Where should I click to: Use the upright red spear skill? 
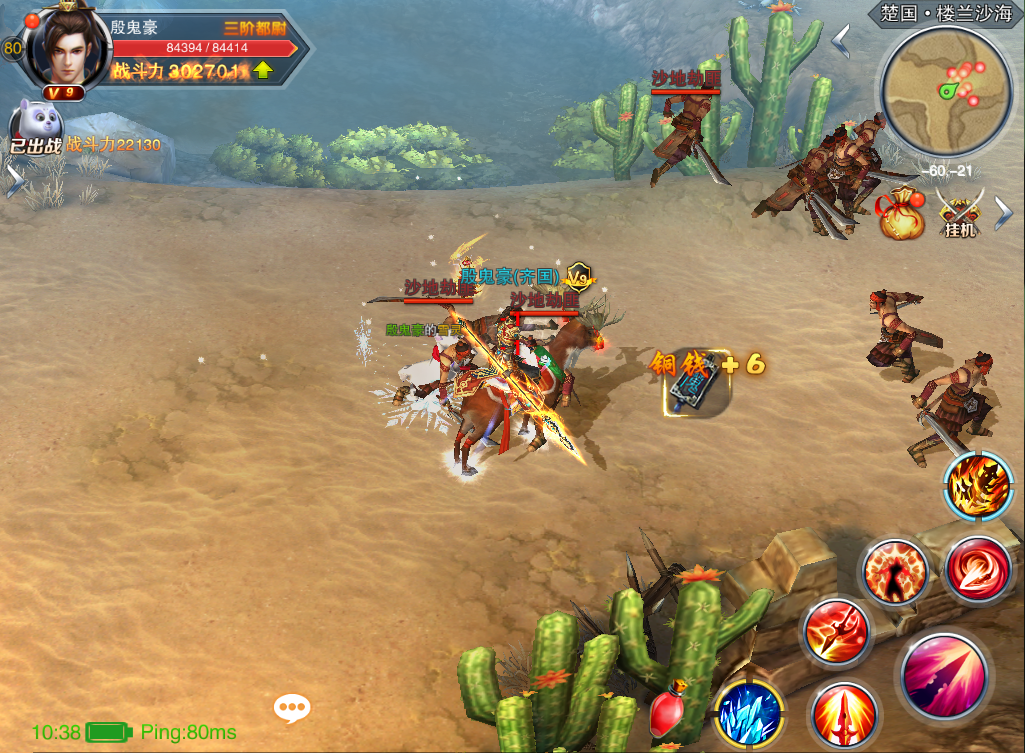[x=844, y=715]
